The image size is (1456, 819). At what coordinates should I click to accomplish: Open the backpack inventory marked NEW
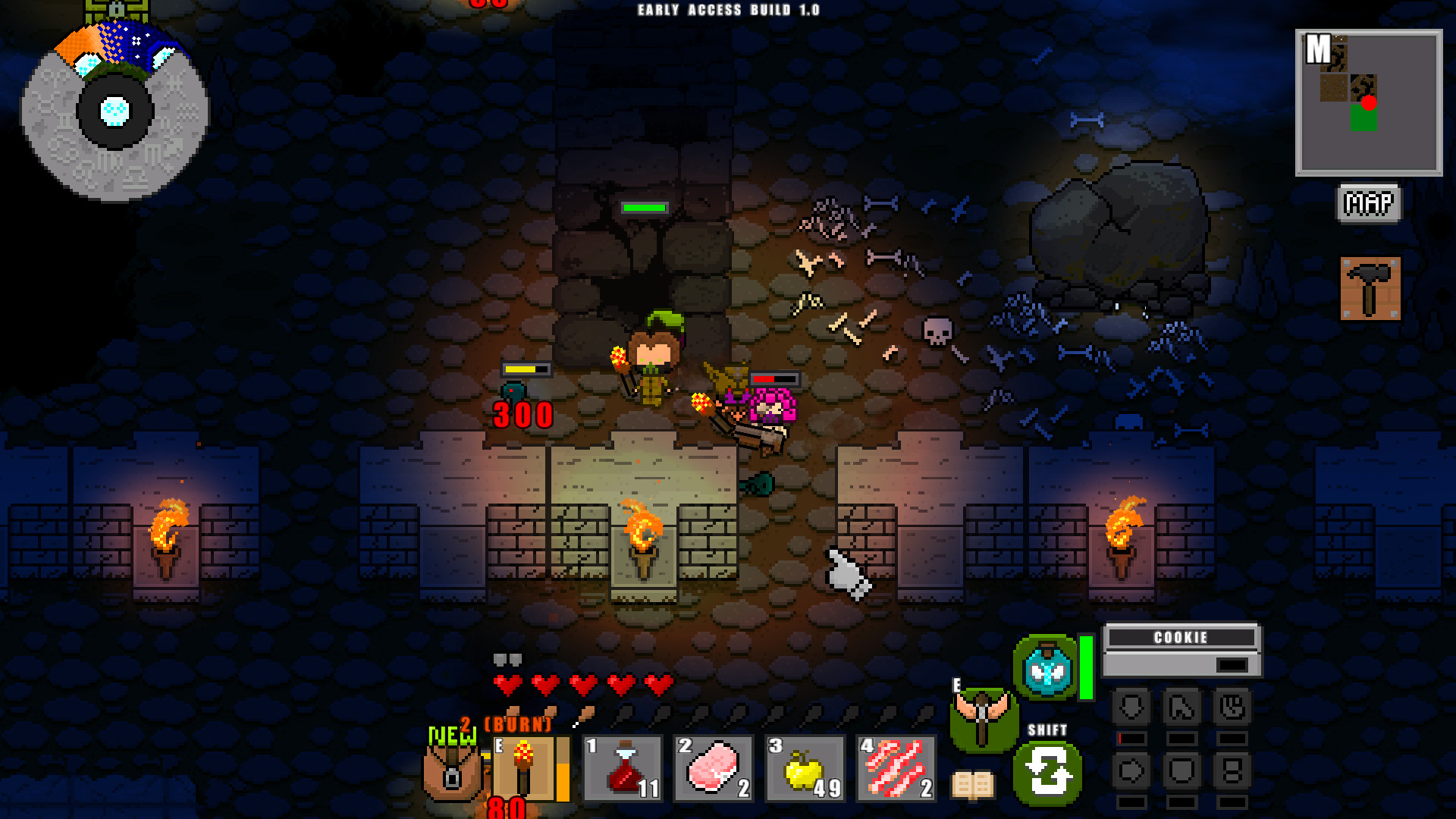pos(451,775)
